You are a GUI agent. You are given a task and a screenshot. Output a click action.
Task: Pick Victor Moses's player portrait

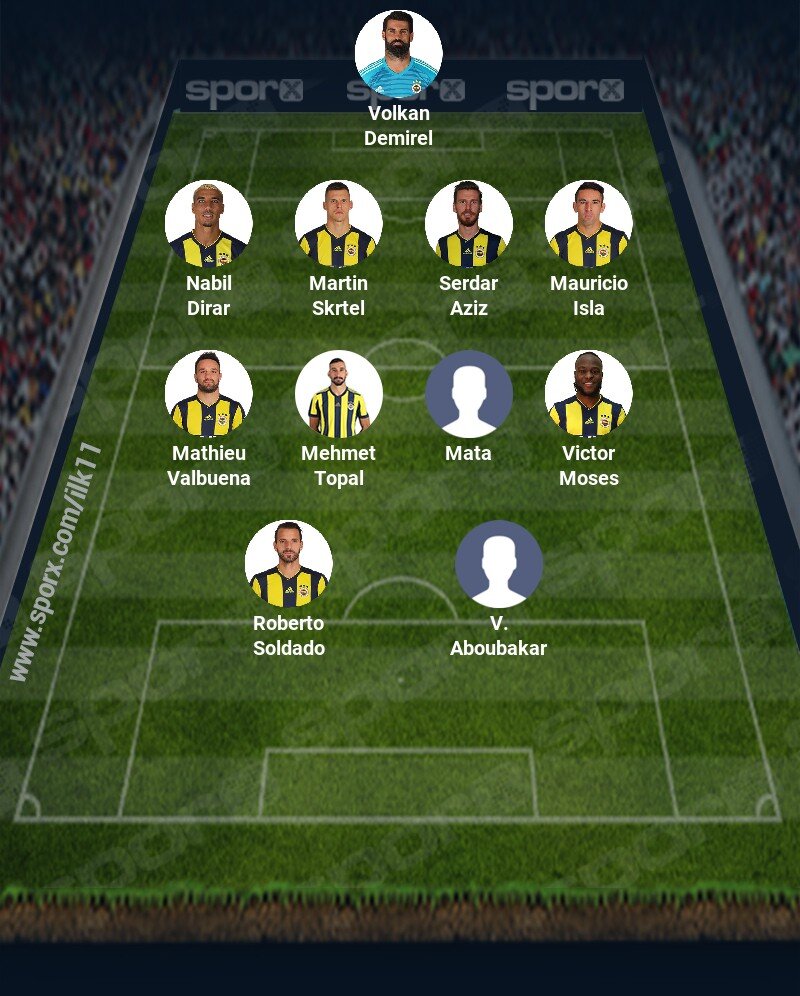[x=588, y=394]
